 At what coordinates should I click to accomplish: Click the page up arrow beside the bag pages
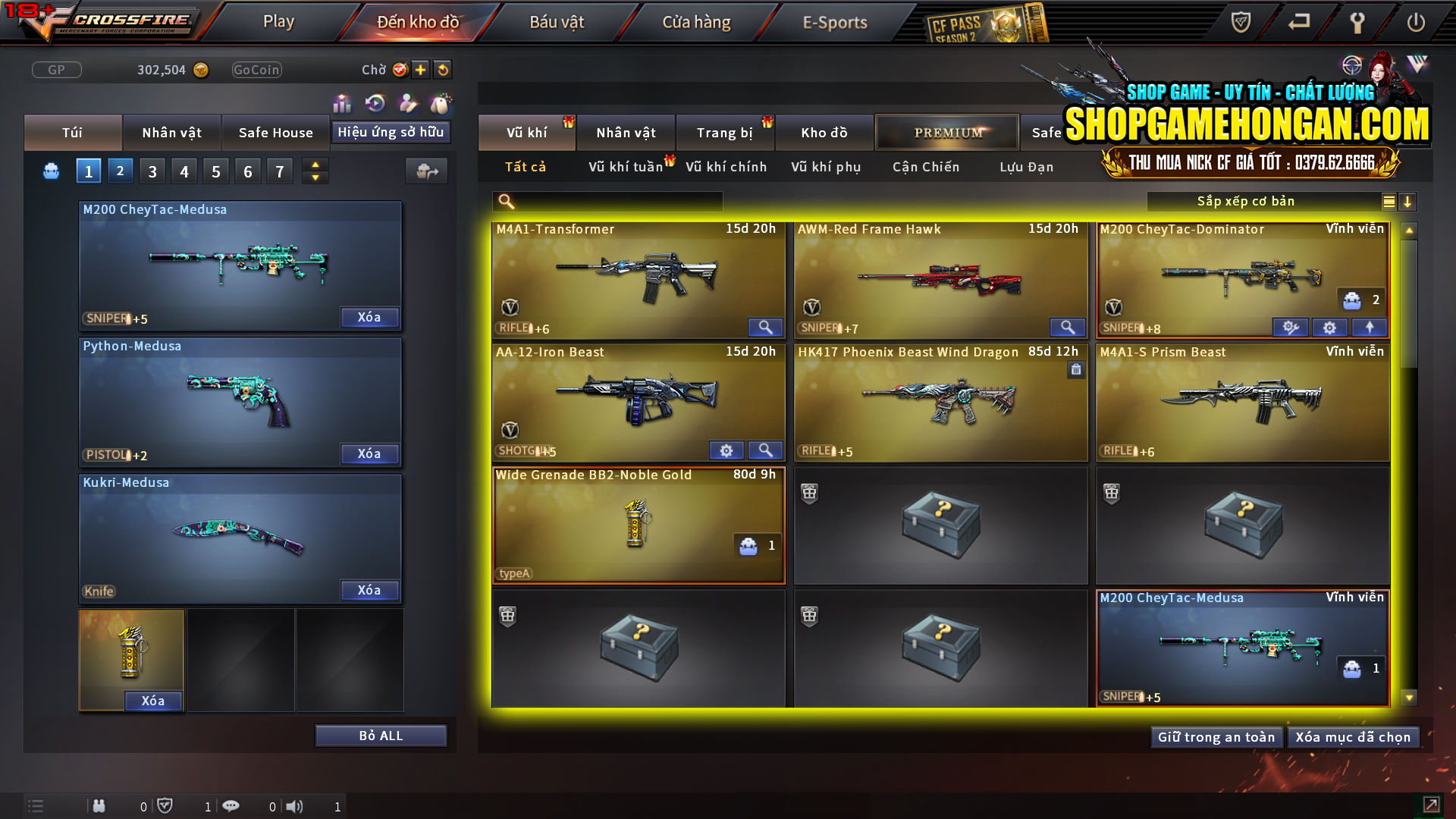point(315,164)
